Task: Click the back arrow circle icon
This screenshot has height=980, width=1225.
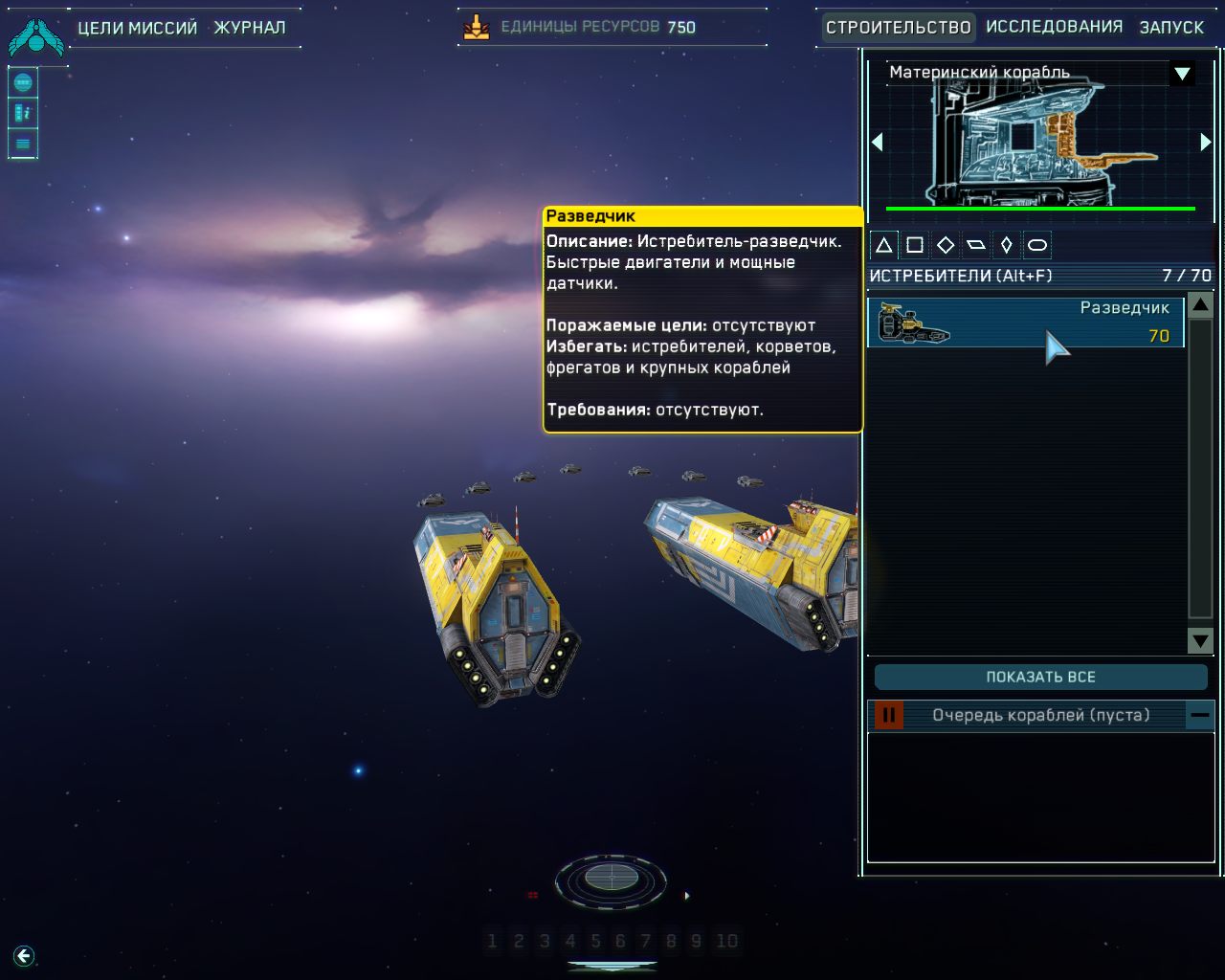Action: pyautogui.click(x=24, y=955)
